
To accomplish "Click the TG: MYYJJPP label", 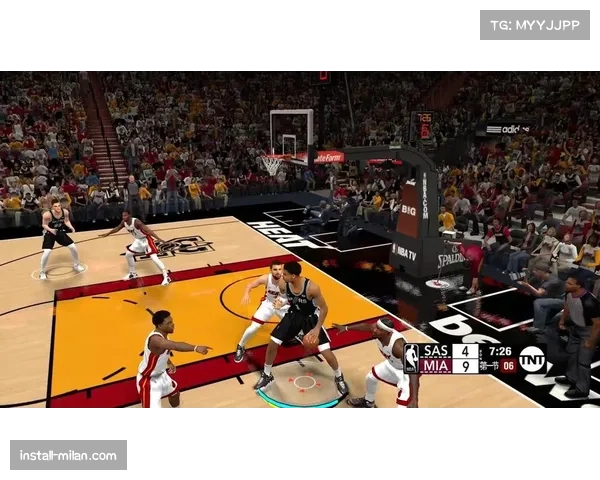I will click(535, 24).
